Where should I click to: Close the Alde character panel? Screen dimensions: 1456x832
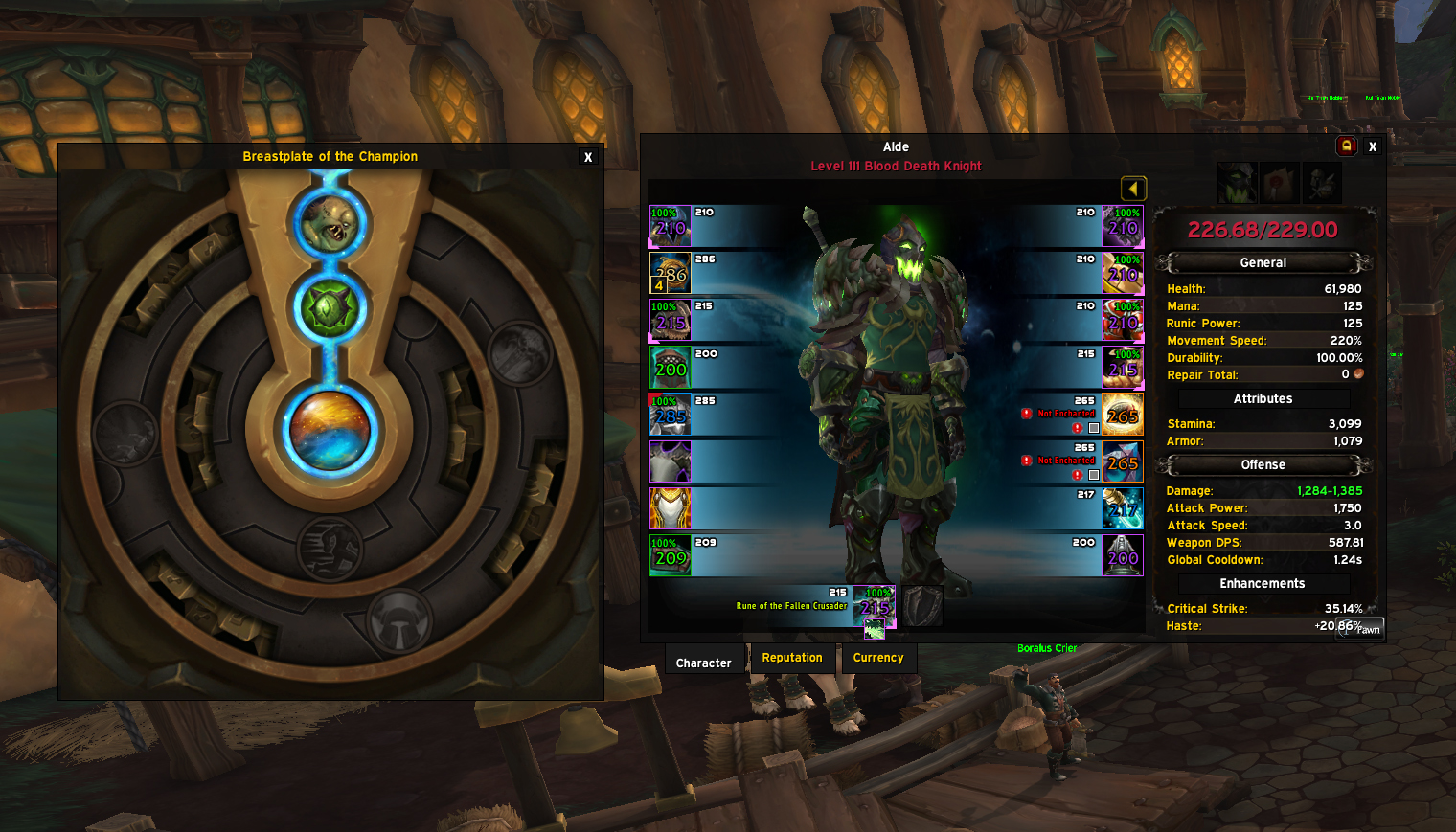(x=1373, y=146)
